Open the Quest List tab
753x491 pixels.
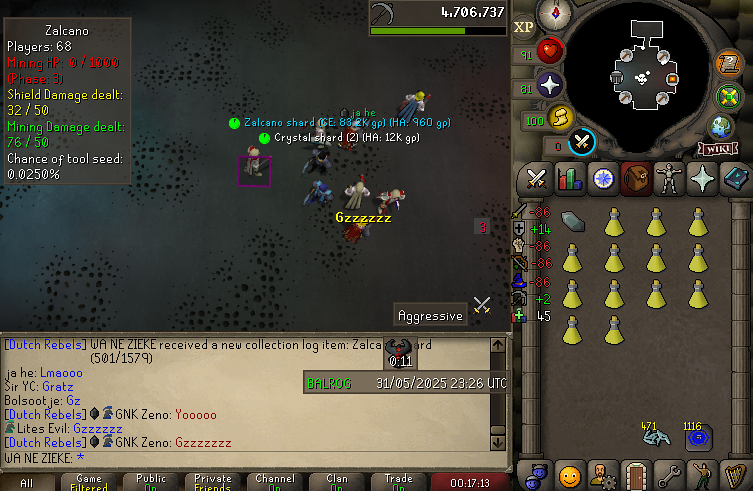602,180
